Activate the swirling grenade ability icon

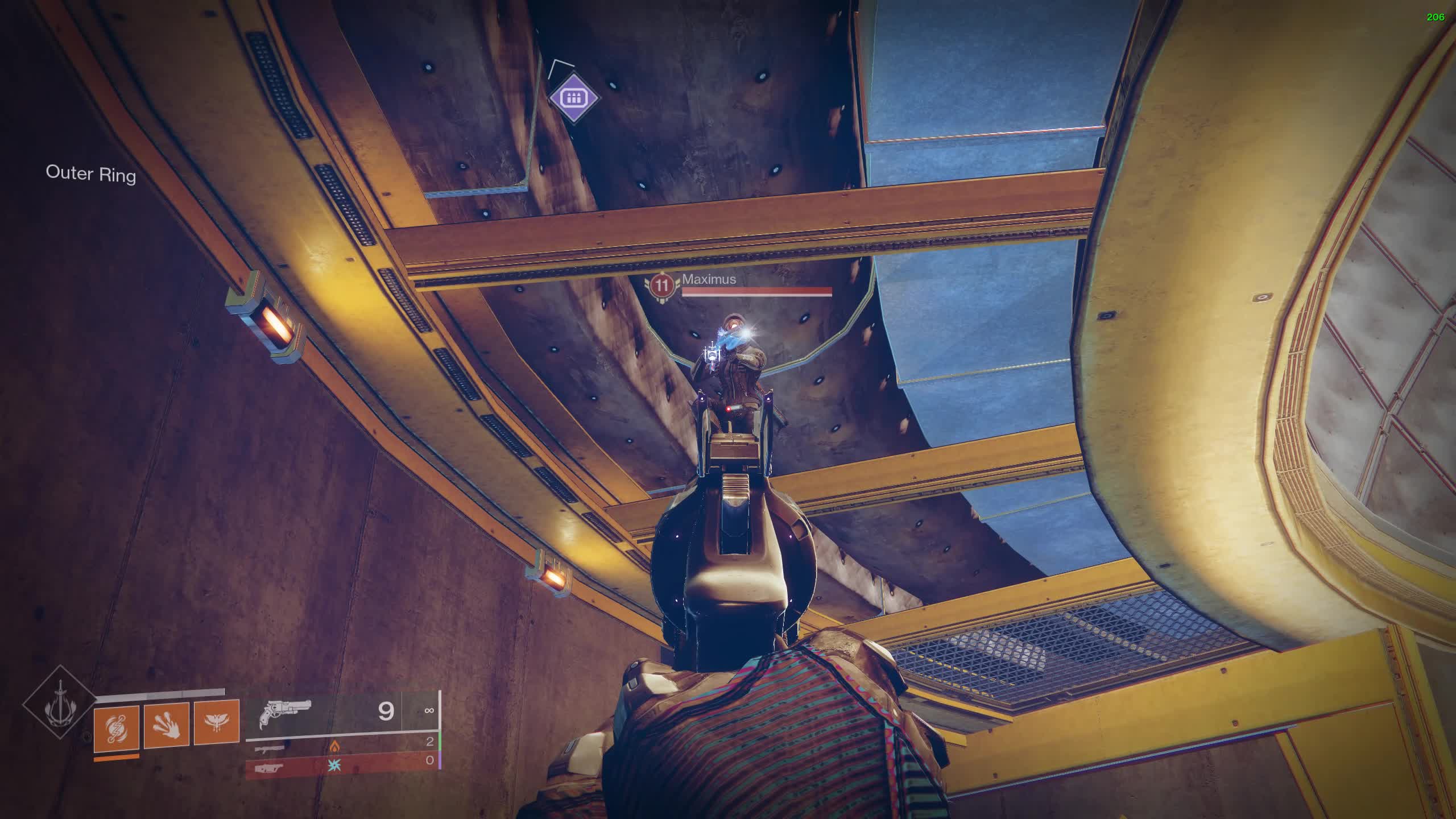click(117, 726)
